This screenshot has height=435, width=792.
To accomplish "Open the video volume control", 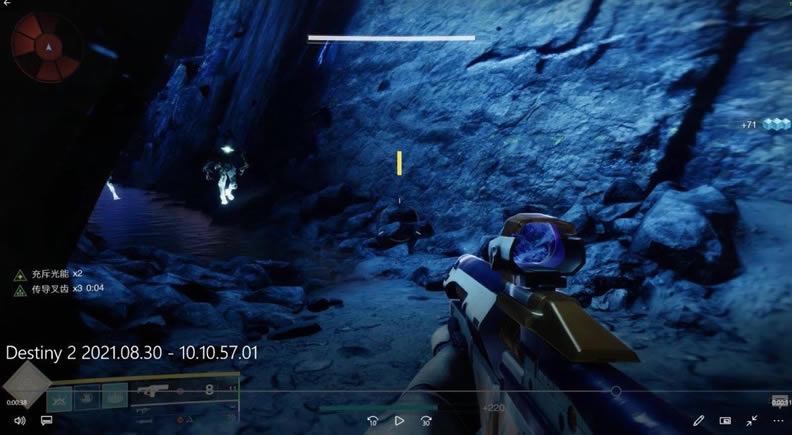I will [x=19, y=421].
